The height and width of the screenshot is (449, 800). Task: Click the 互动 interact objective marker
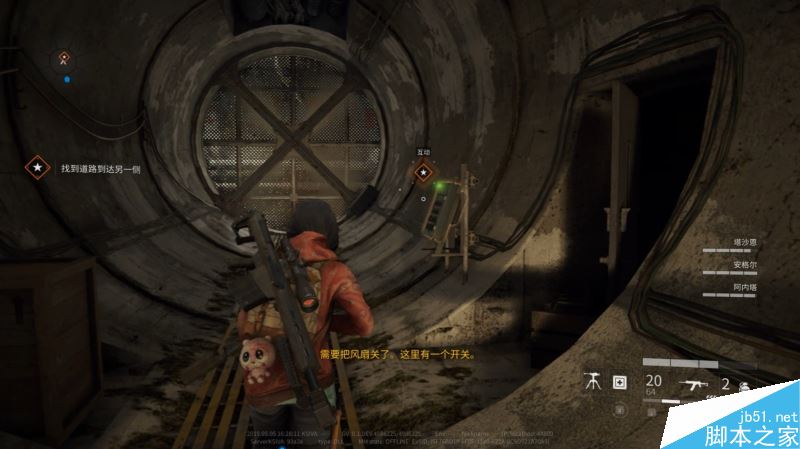point(424,171)
